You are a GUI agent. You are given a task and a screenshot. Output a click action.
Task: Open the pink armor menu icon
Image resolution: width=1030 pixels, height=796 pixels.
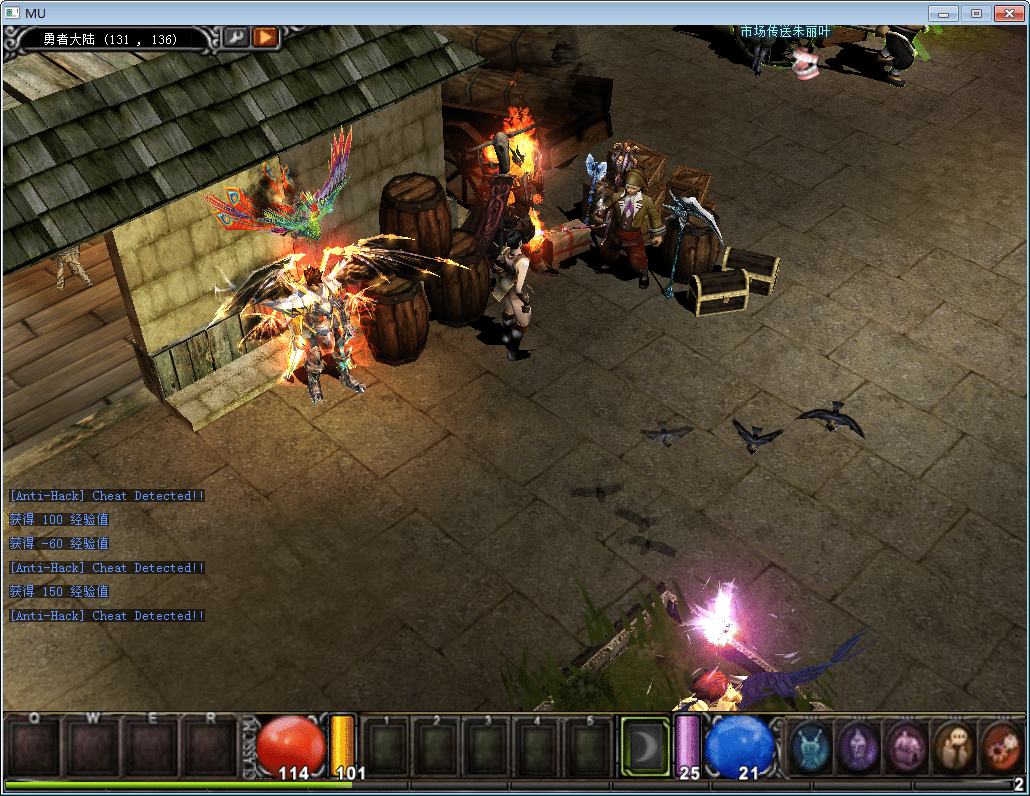[905, 746]
